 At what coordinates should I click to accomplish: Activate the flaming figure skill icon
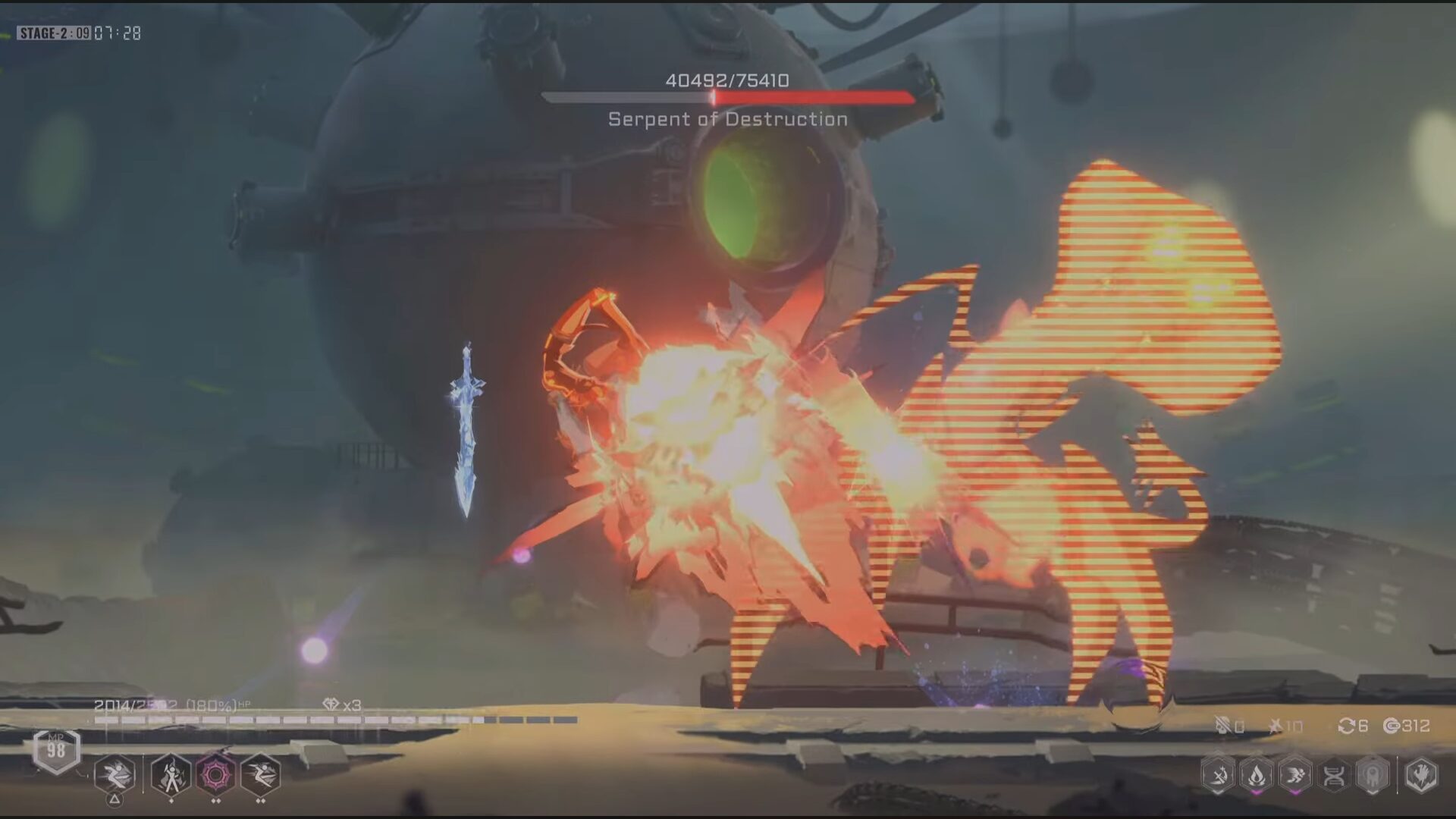(171, 775)
